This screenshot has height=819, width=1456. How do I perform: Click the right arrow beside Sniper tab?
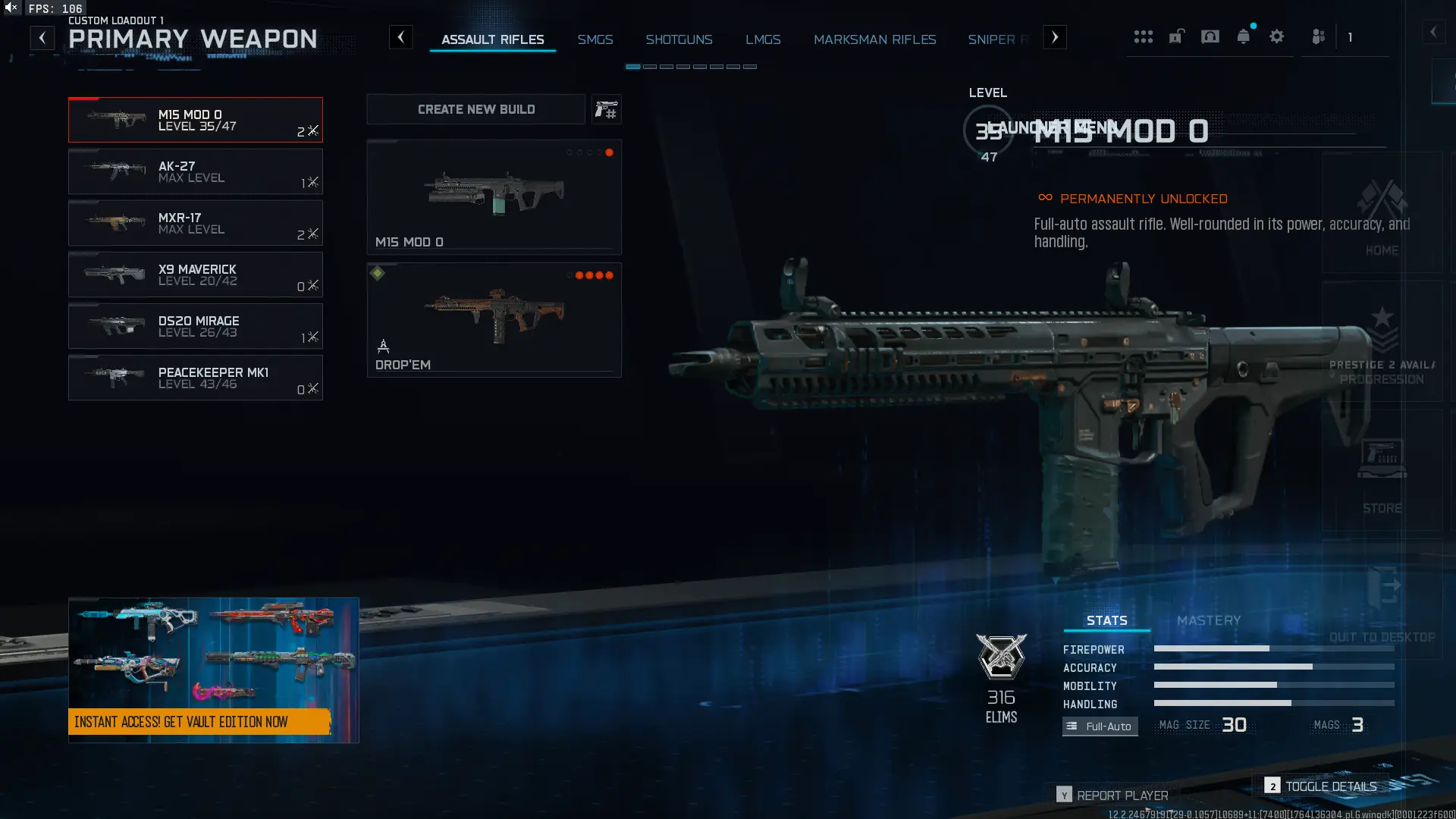[1054, 36]
